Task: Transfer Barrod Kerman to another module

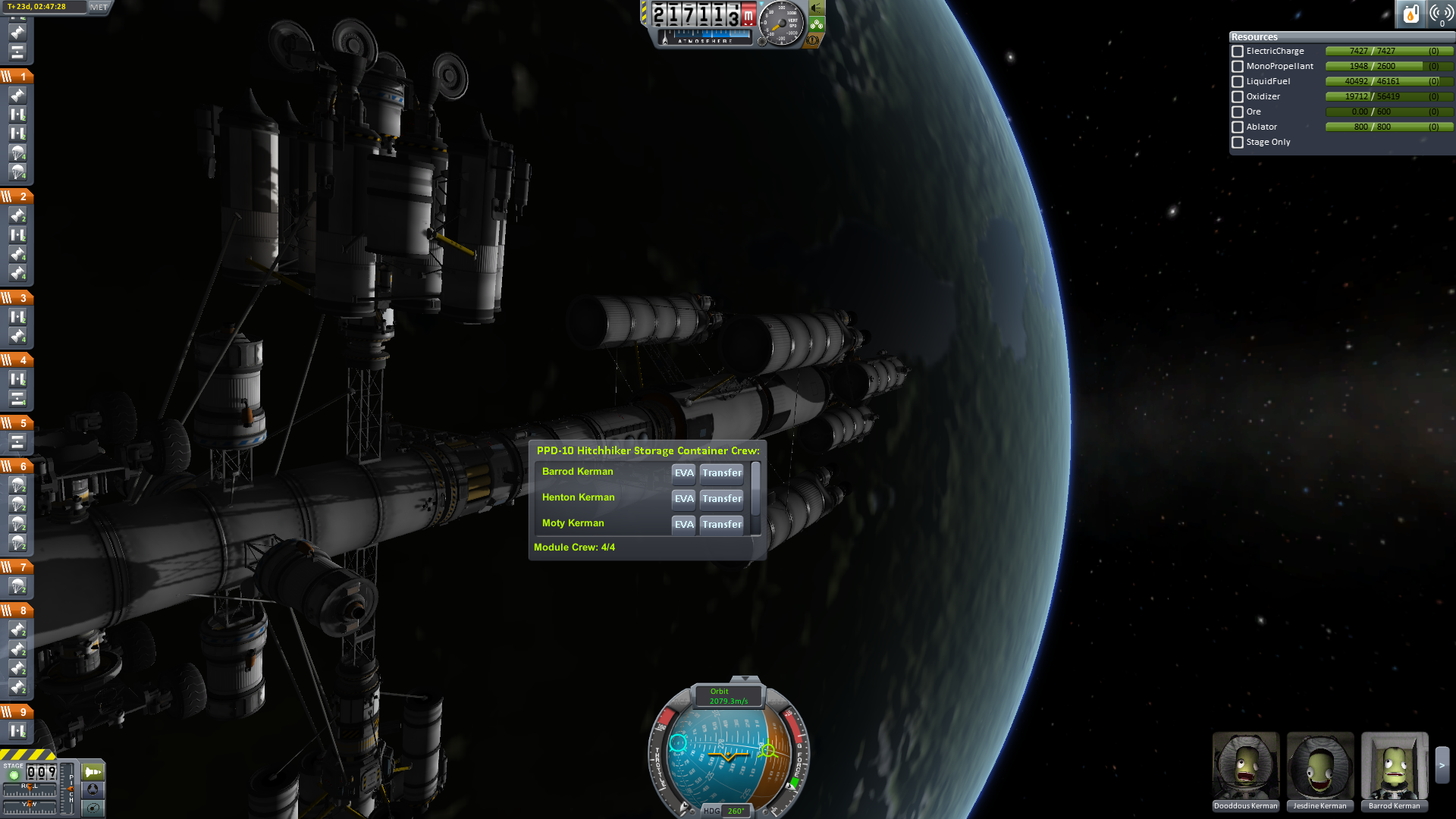Action: (x=721, y=473)
